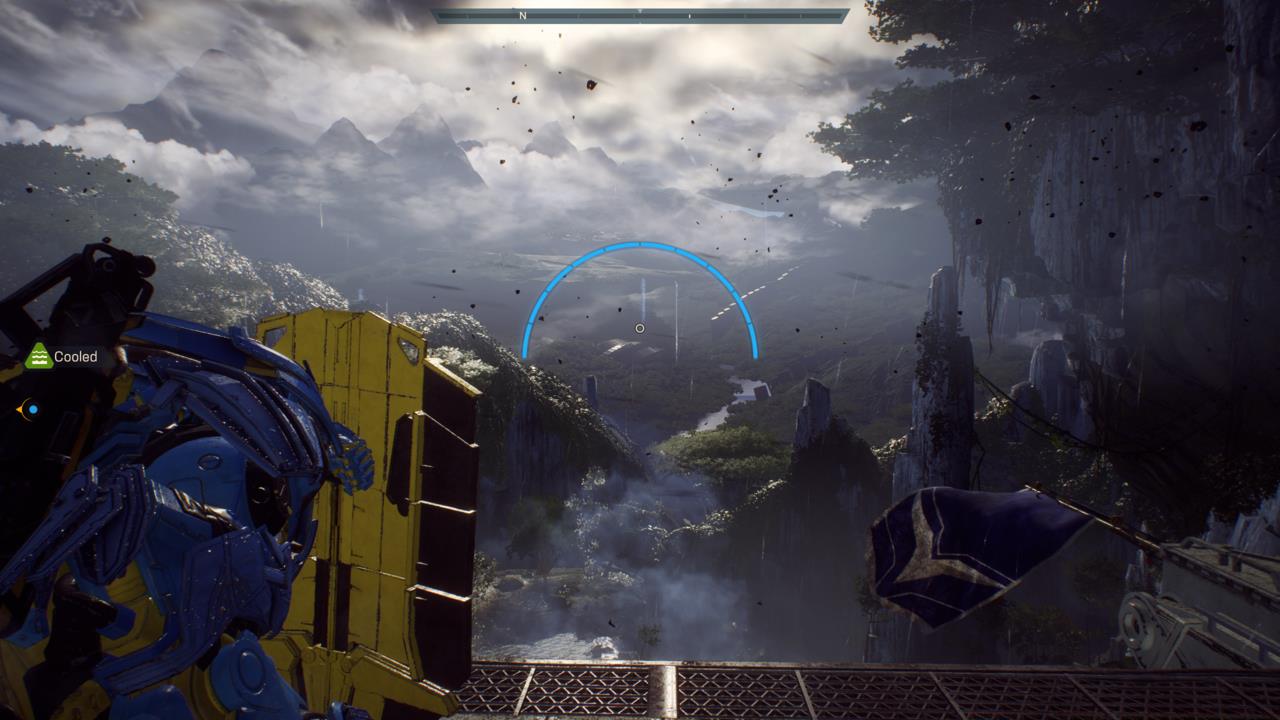Click the N marker on the compass
1280x720 pixels.
520,14
